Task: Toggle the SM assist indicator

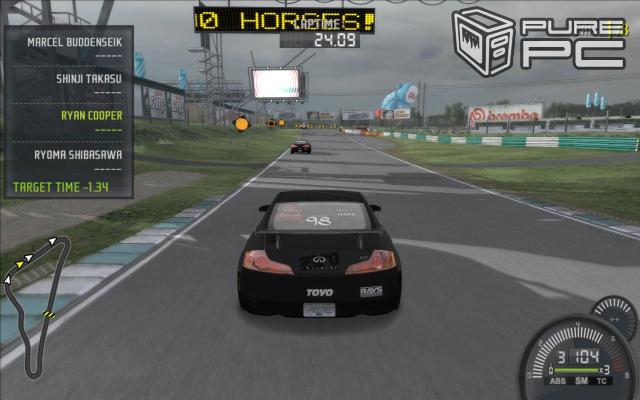Action: click(578, 379)
